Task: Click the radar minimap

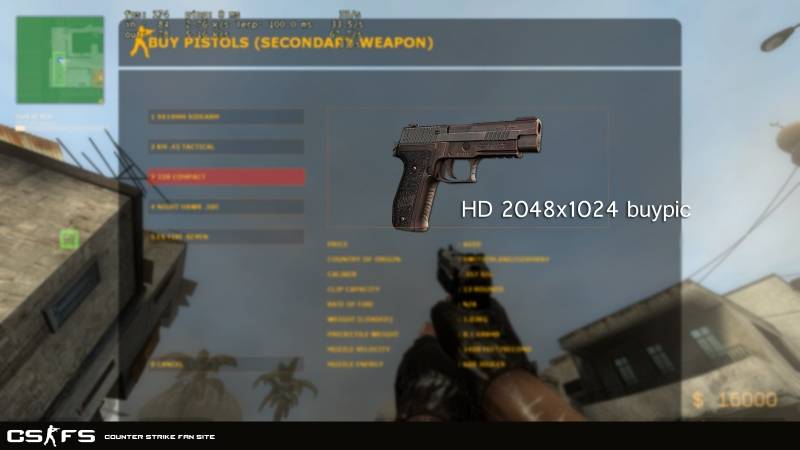Action: 60,60
